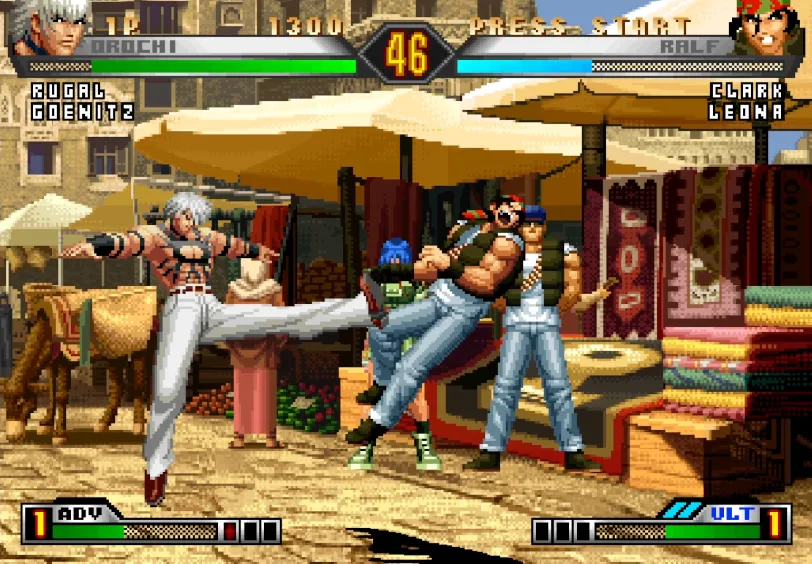Pick Clark from the opposing team list
Viewport: 812px width, 564px height.
pyautogui.click(x=746, y=91)
